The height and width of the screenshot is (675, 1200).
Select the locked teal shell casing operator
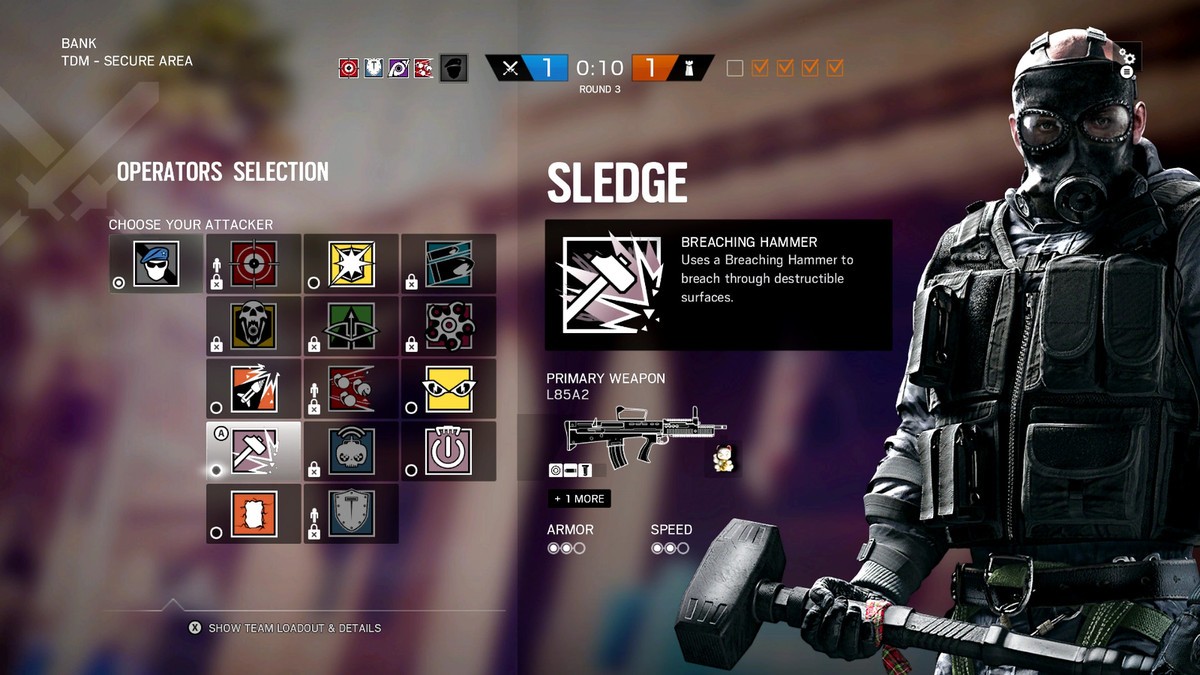point(448,264)
